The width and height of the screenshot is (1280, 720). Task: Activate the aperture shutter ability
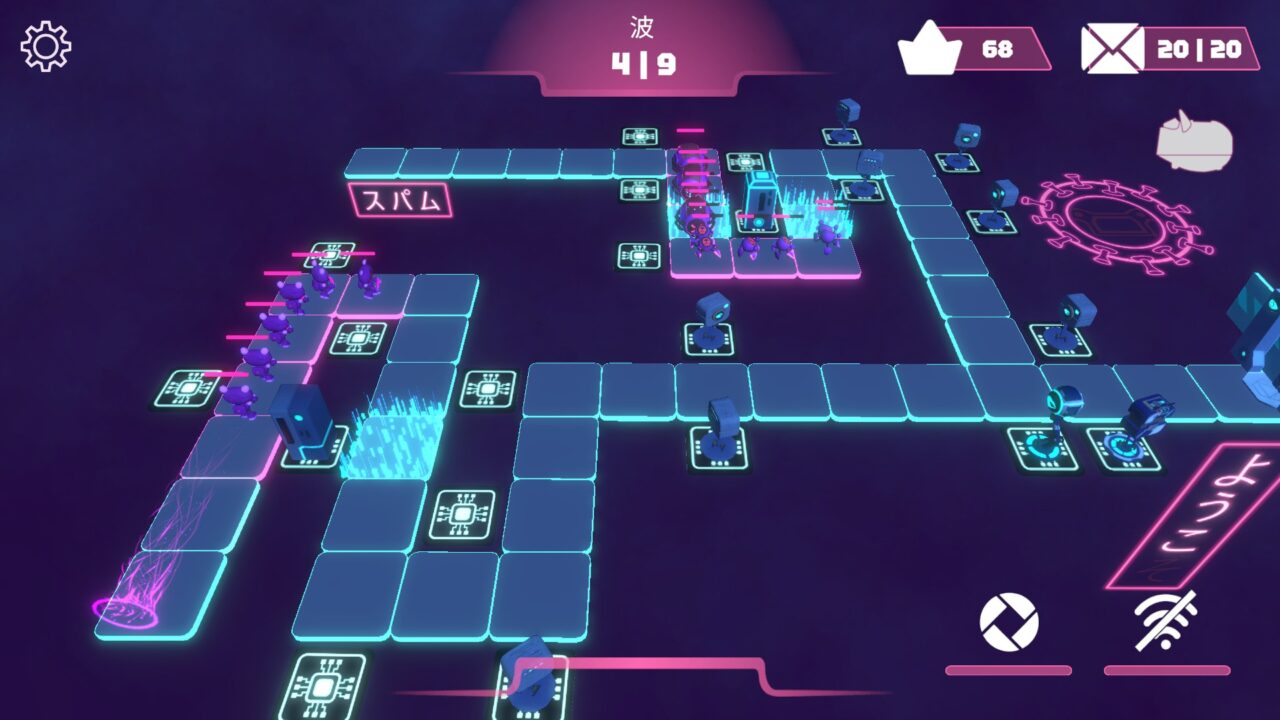[x=1009, y=622]
